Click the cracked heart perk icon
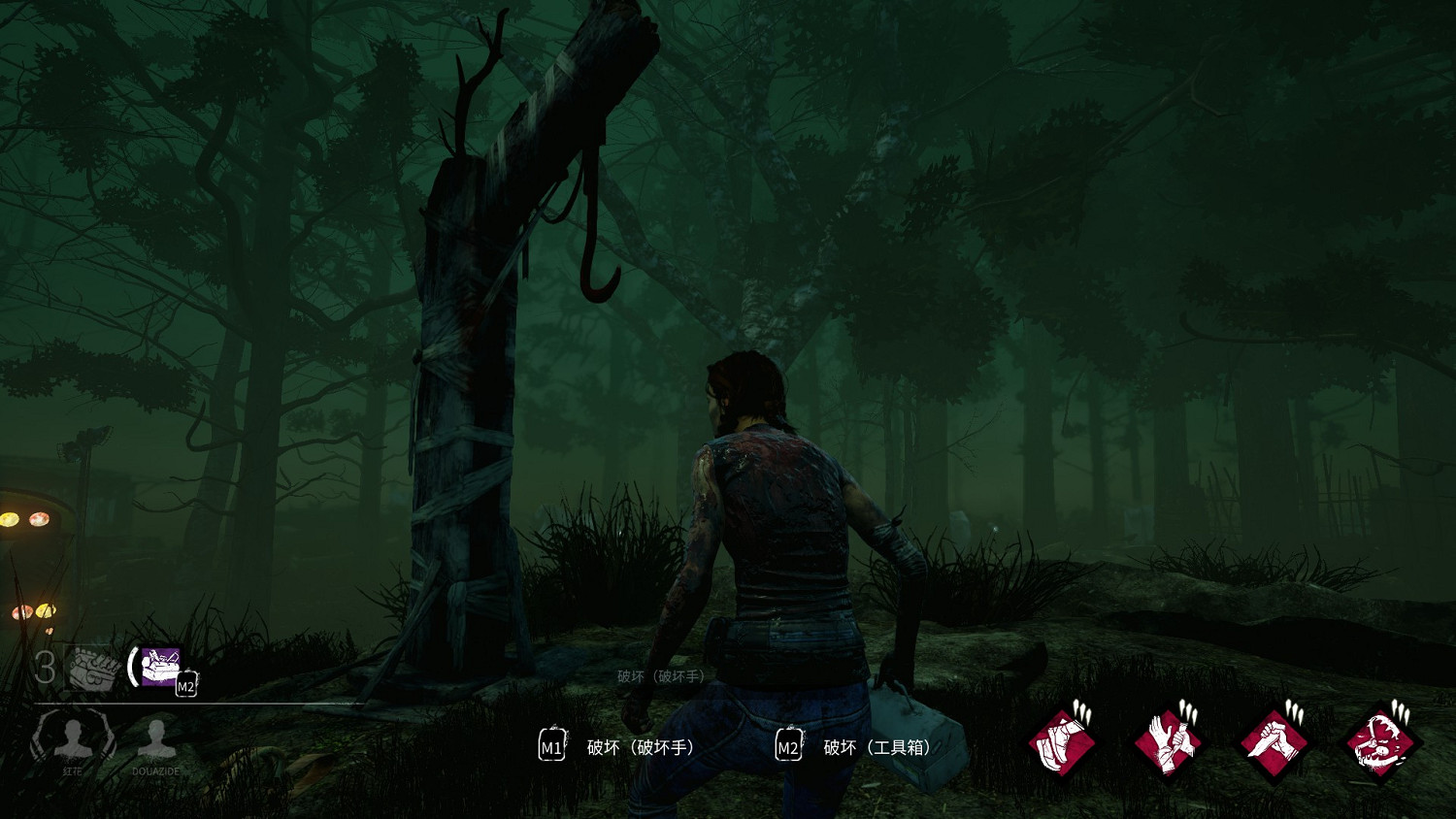The height and width of the screenshot is (819, 1456). pos(1380,743)
